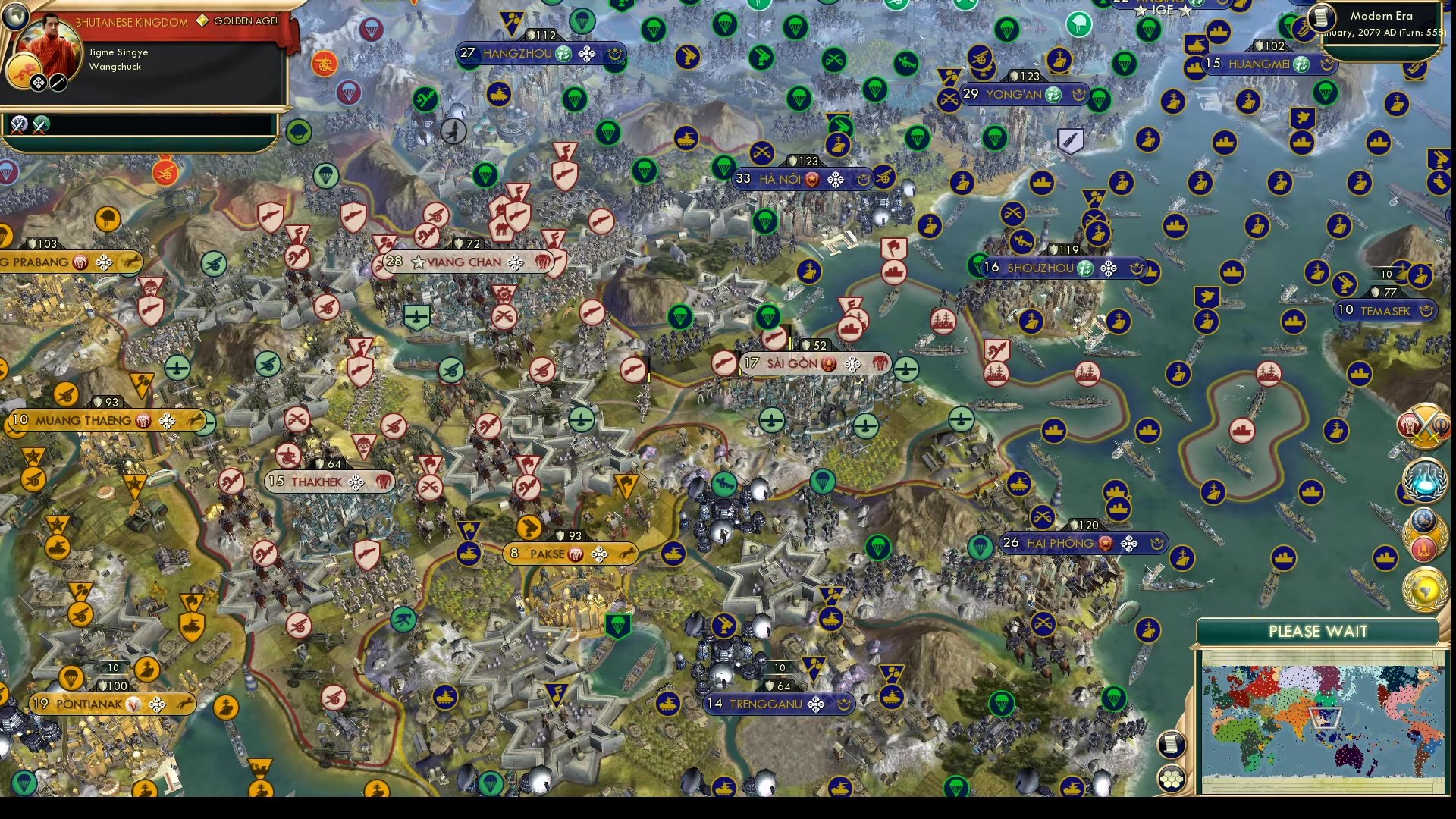Open the technology tree flask icon
1456x819 pixels.
tap(1426, 481)
